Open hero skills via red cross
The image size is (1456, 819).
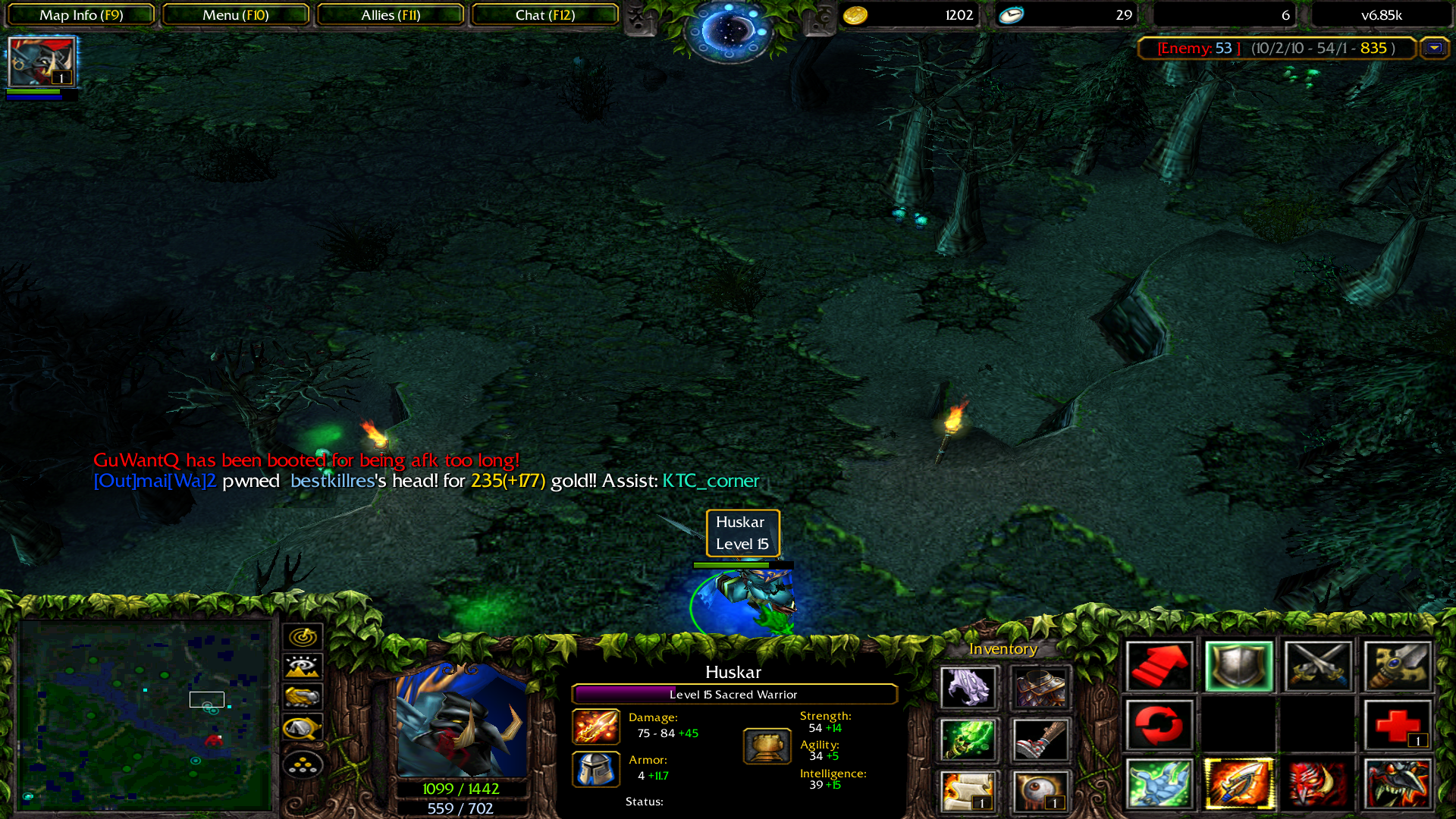[x=1397, y=726]
